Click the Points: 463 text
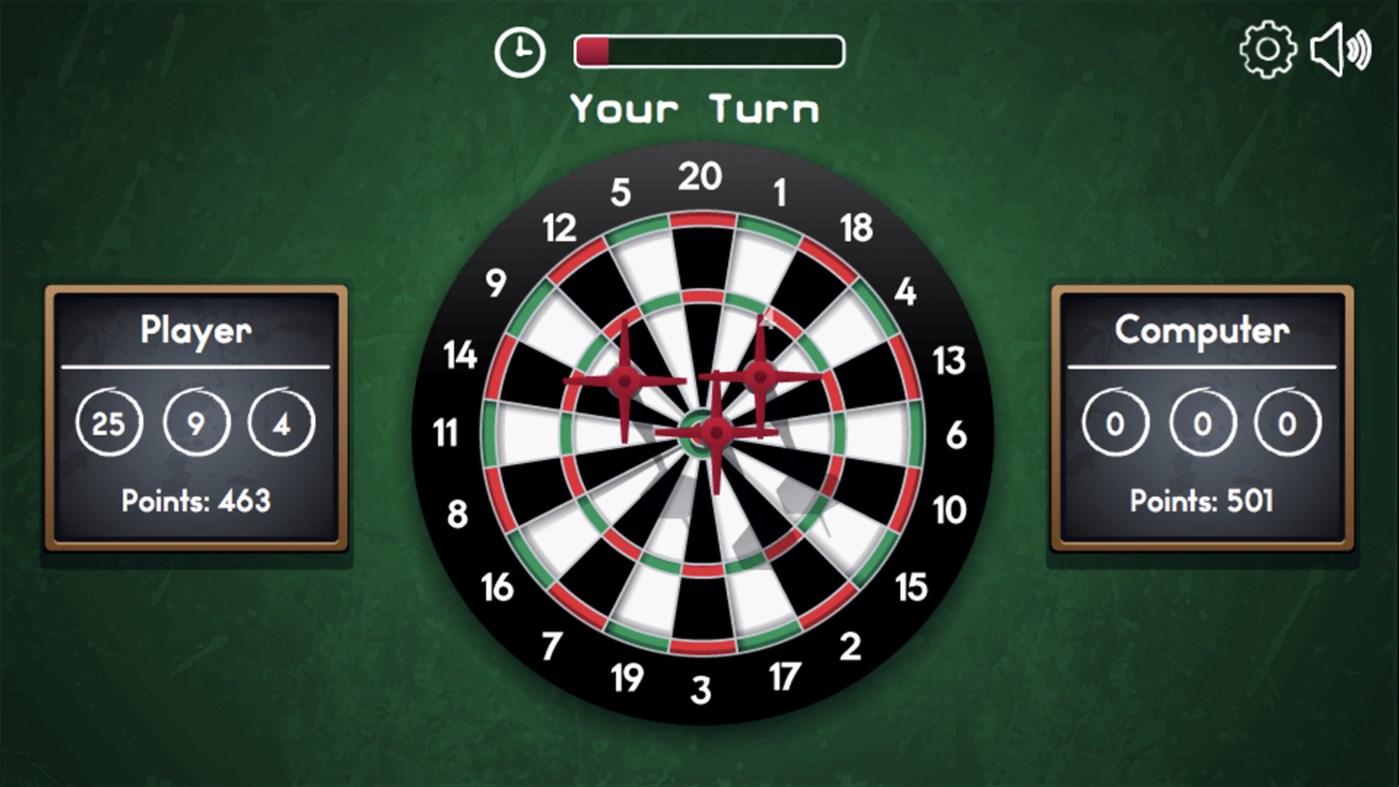1399x787 pixels. [x=195, y=500]
